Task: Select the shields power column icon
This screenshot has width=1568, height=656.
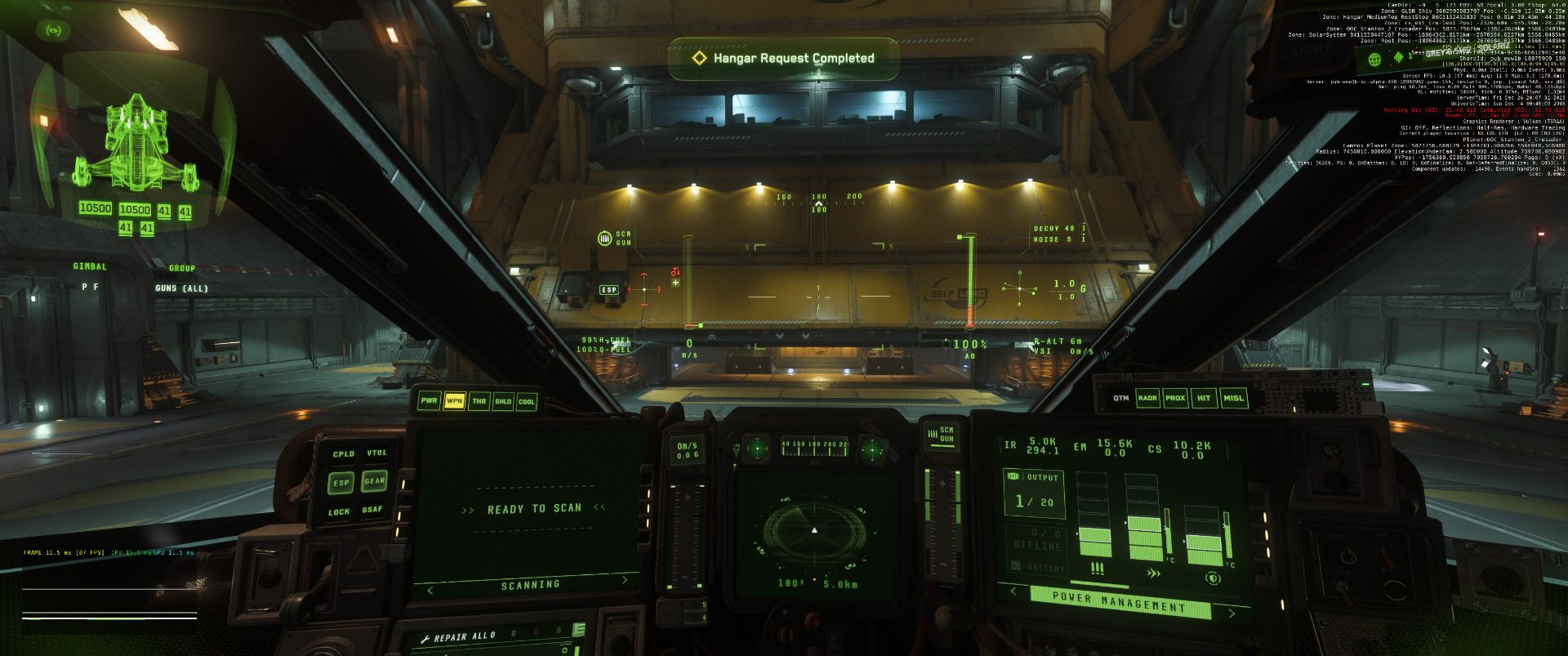Action: pyautogui.click(x=1213, y=578)
